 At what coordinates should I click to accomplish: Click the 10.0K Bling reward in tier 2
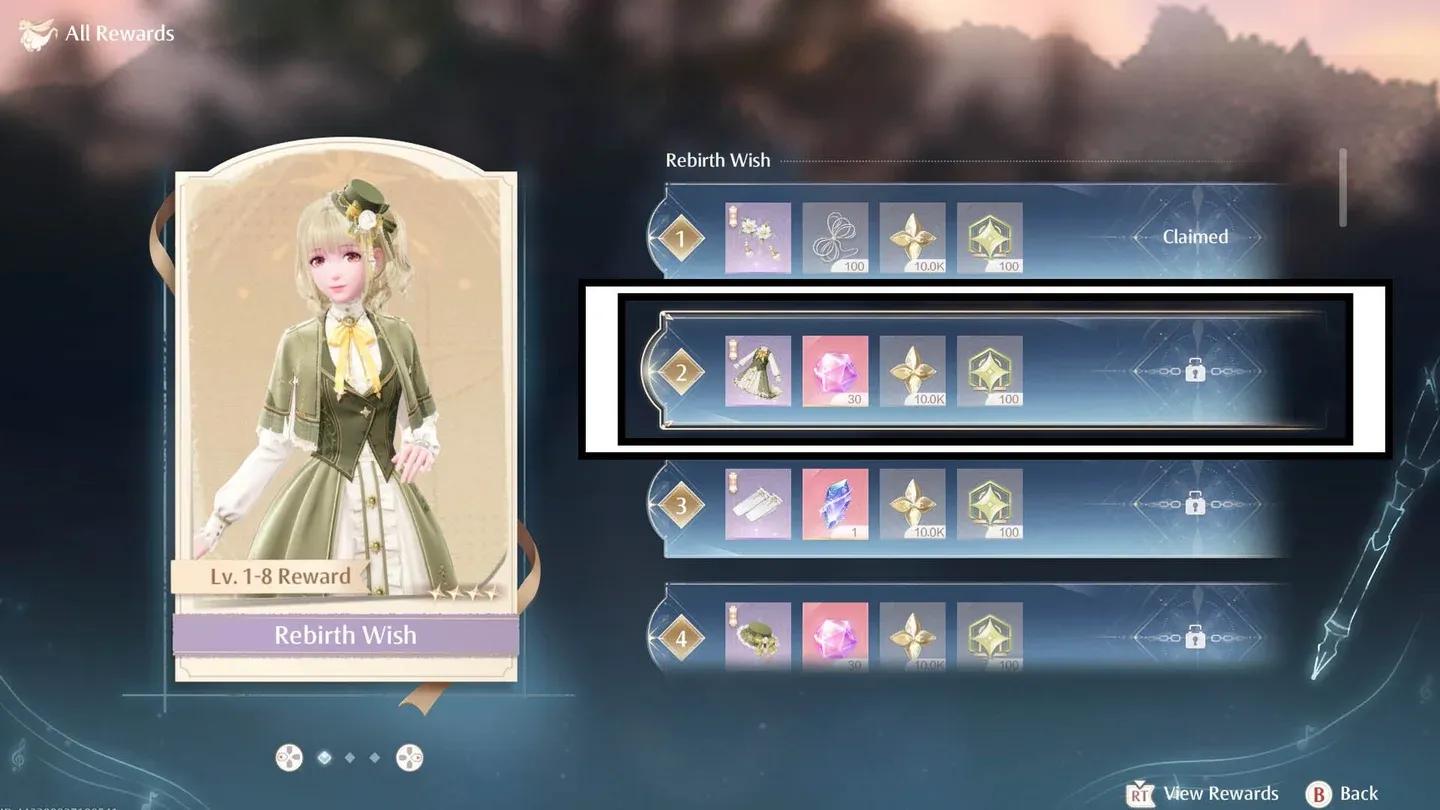pos(913,371)
